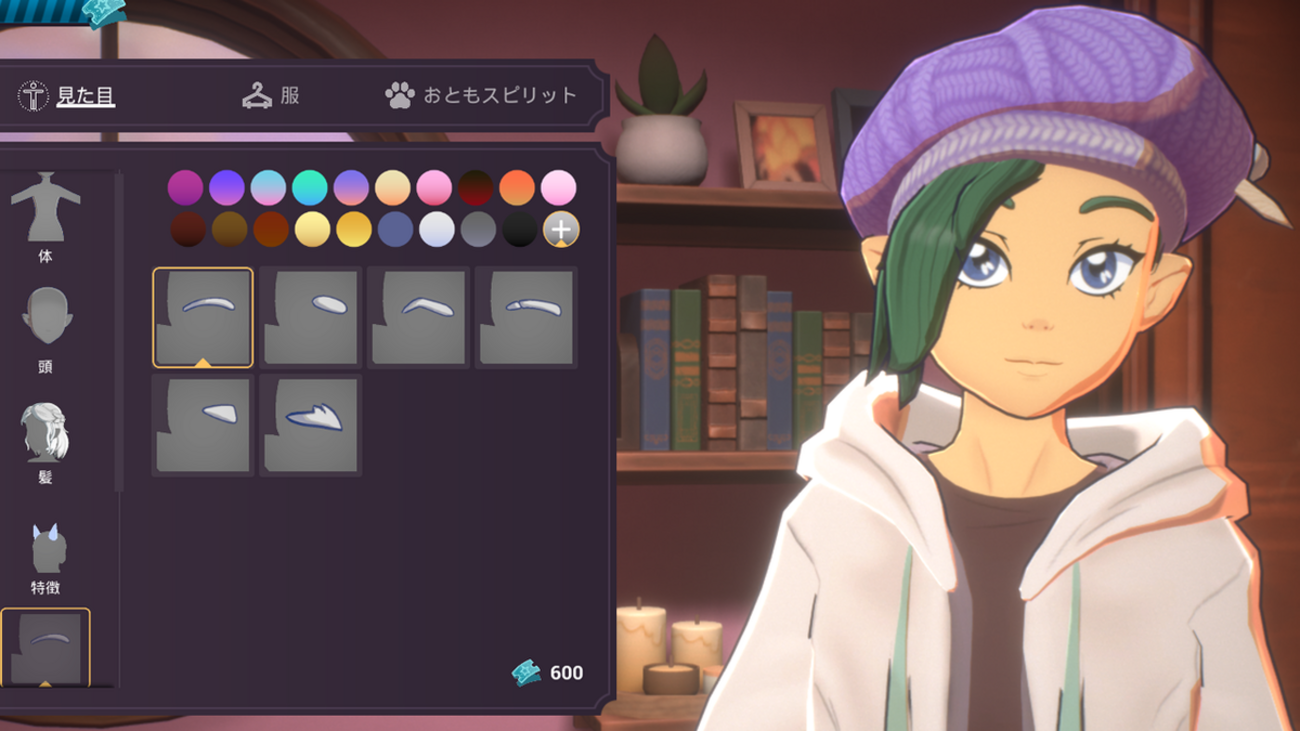
Task: Select the triangular wedge eyebrow style
Action: (203, 425)
